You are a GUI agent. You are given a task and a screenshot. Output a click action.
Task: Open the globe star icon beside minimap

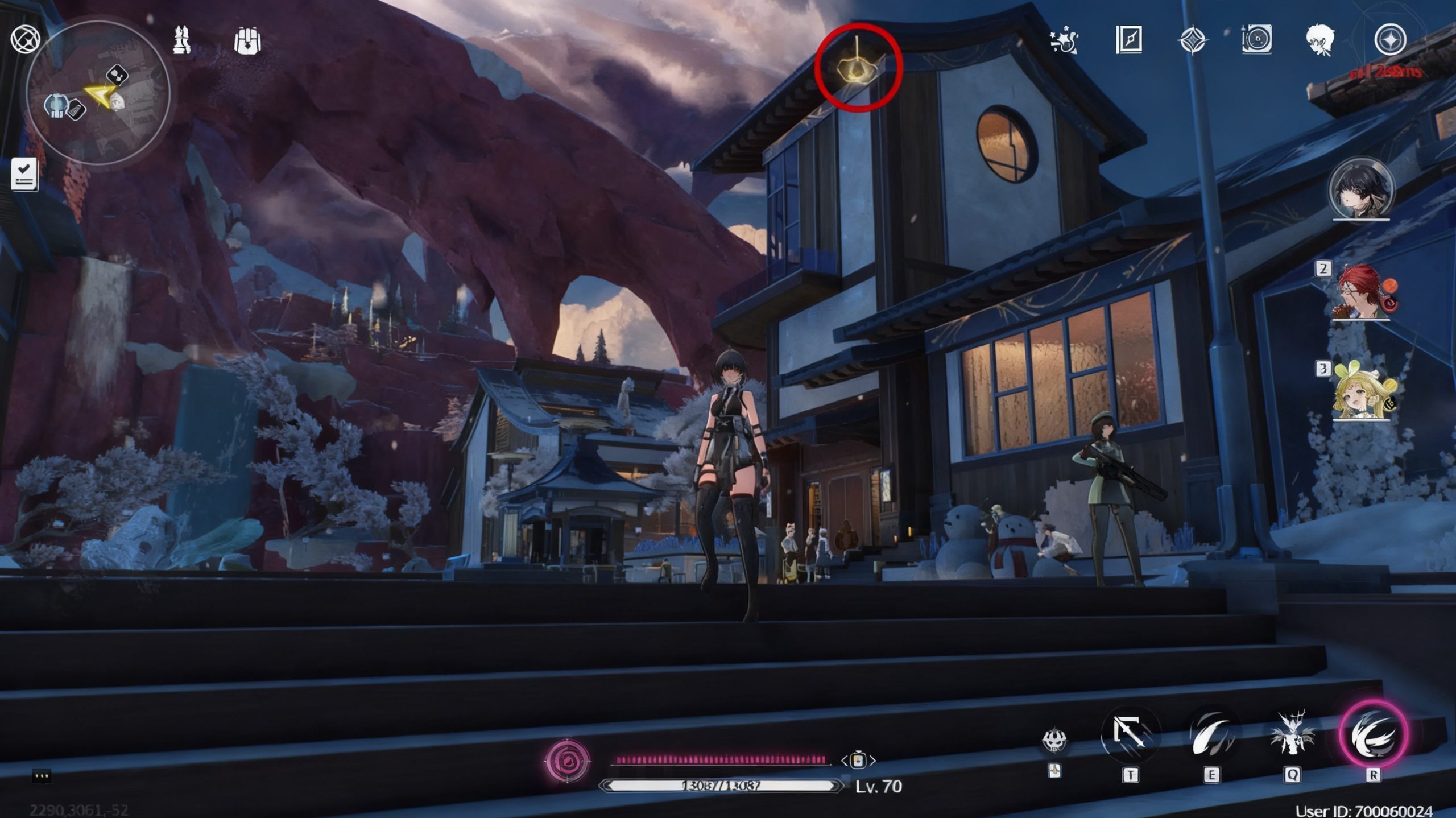click(25, 40)
